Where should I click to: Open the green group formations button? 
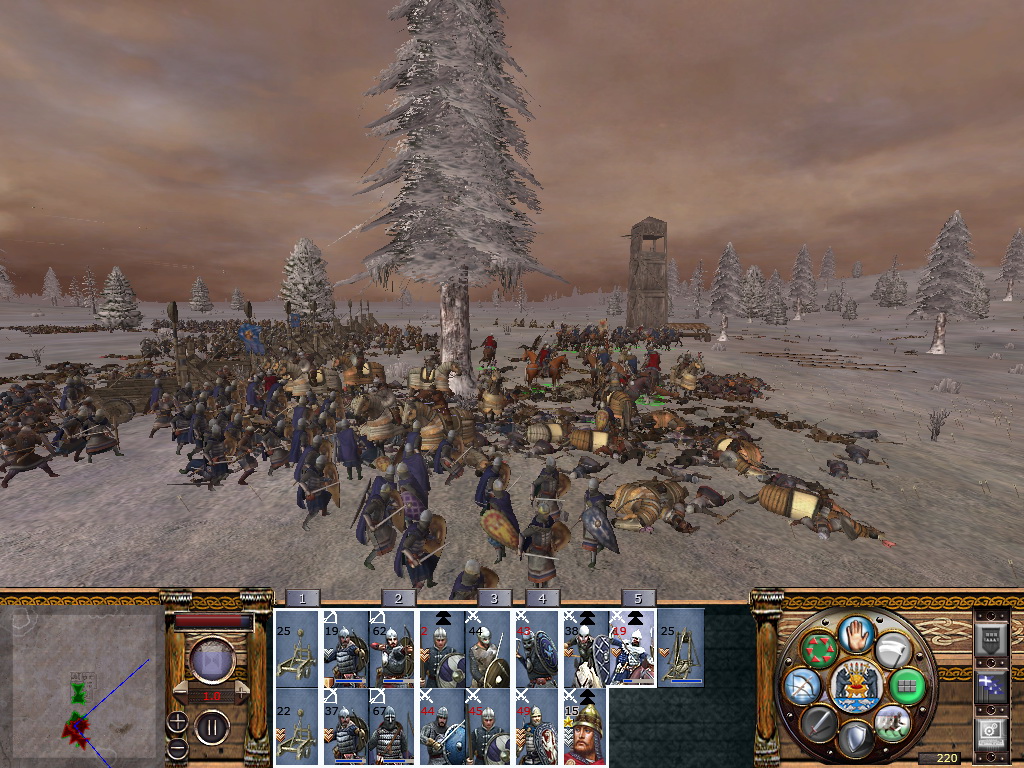pos(907,686)
